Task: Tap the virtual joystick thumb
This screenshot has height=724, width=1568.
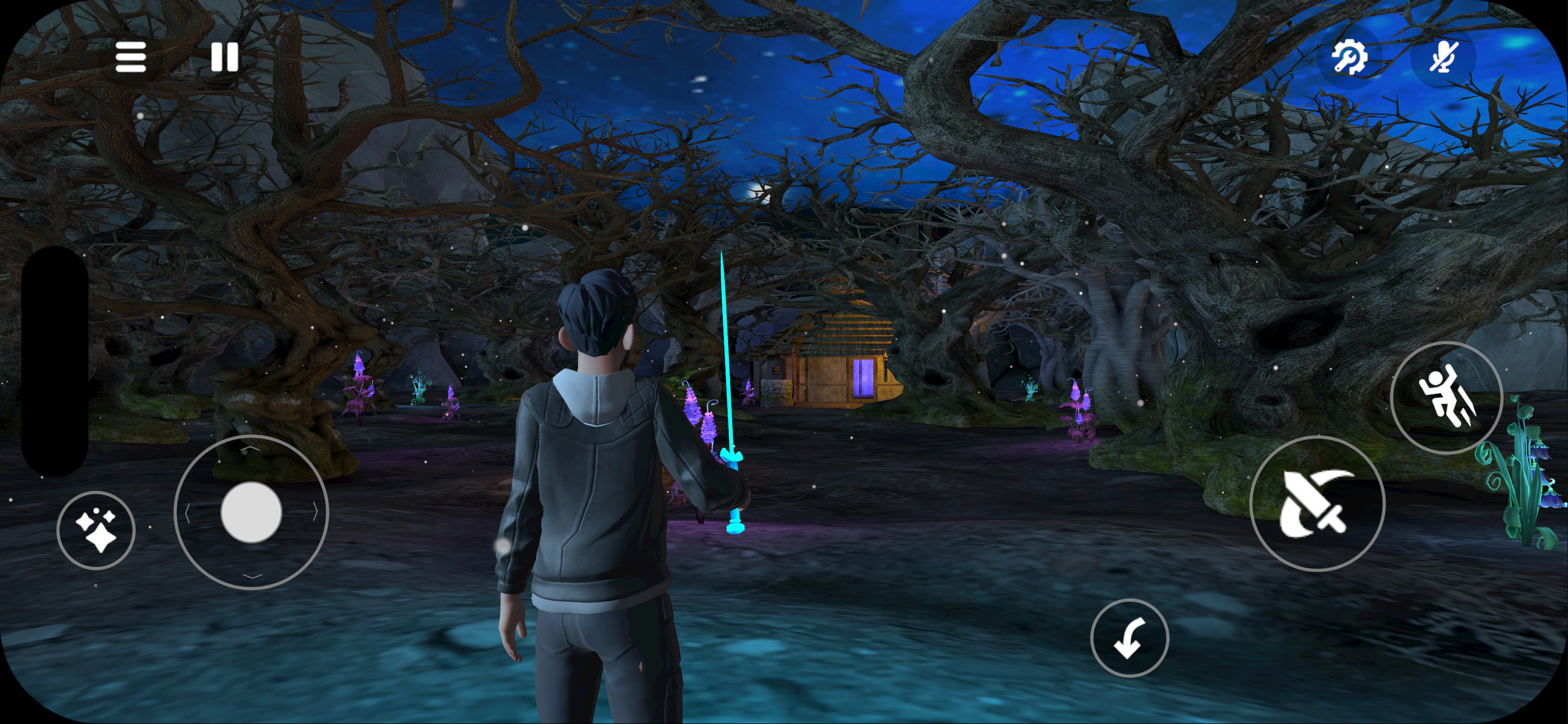Action: point(251,512)
